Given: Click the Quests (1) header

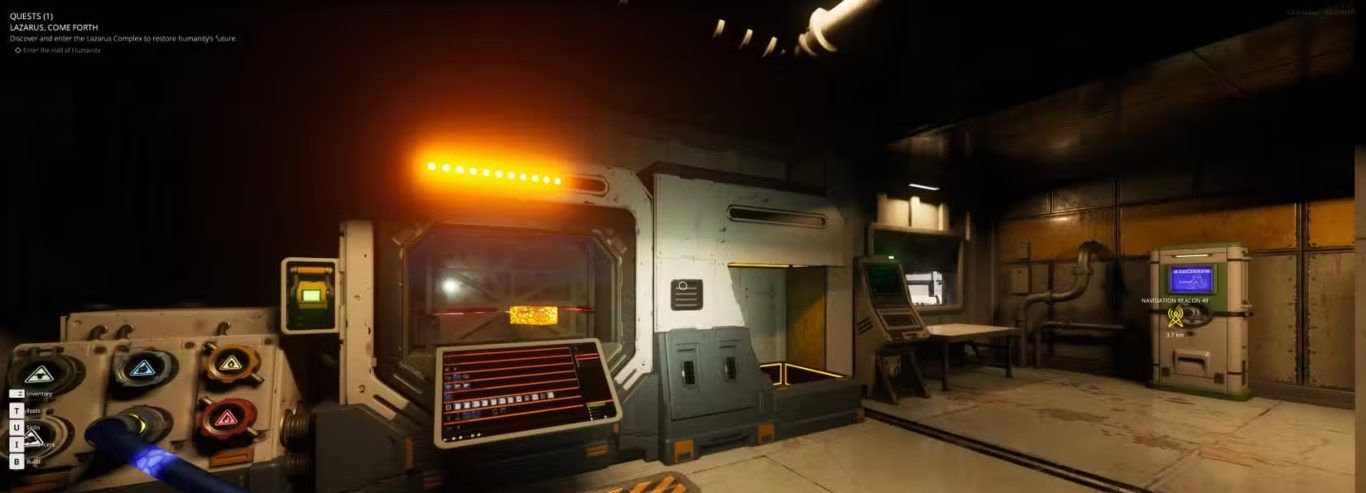Looking at the screenshot, I should coord(32,16).
